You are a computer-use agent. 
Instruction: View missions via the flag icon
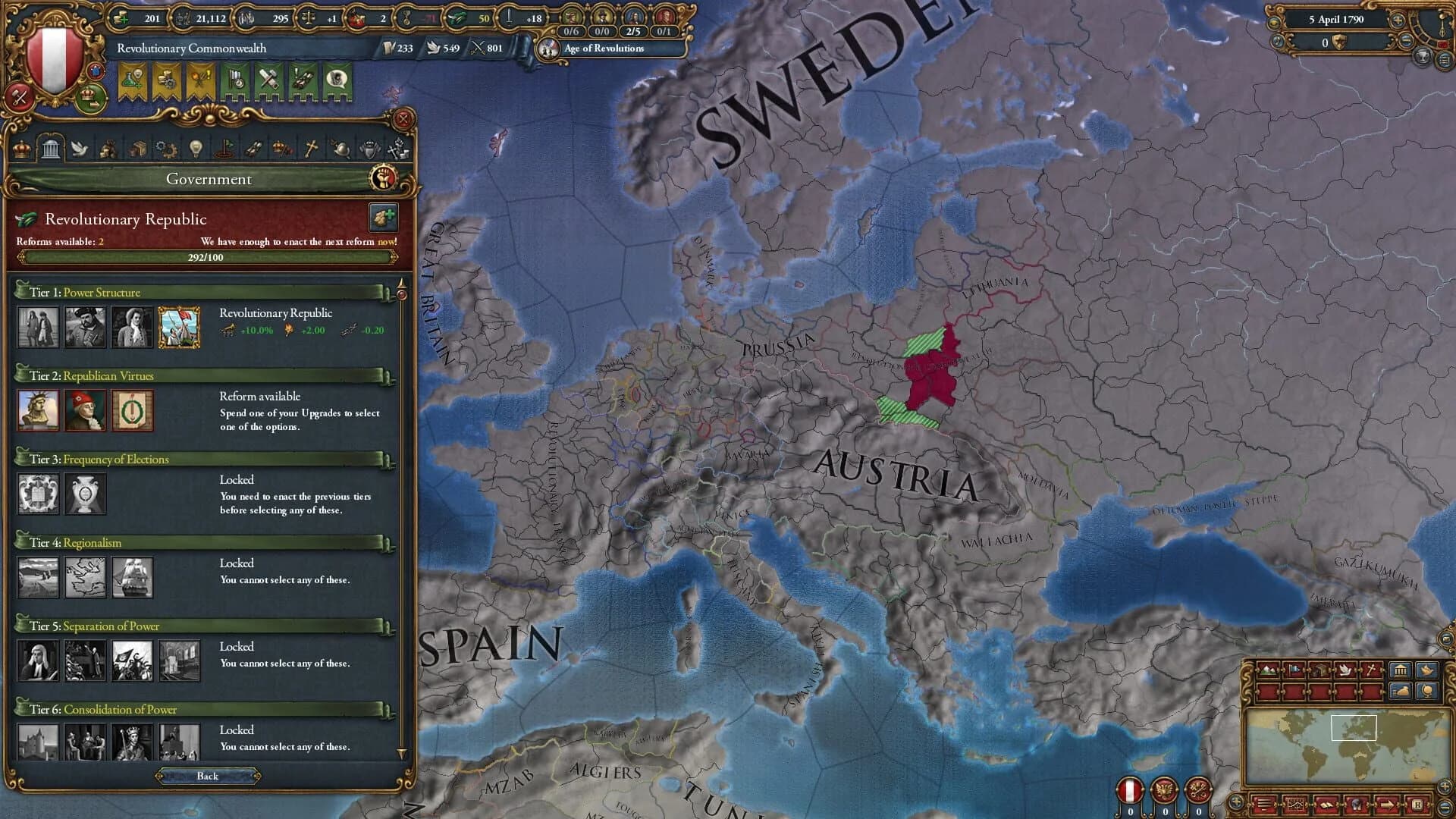tap(225, 149)
